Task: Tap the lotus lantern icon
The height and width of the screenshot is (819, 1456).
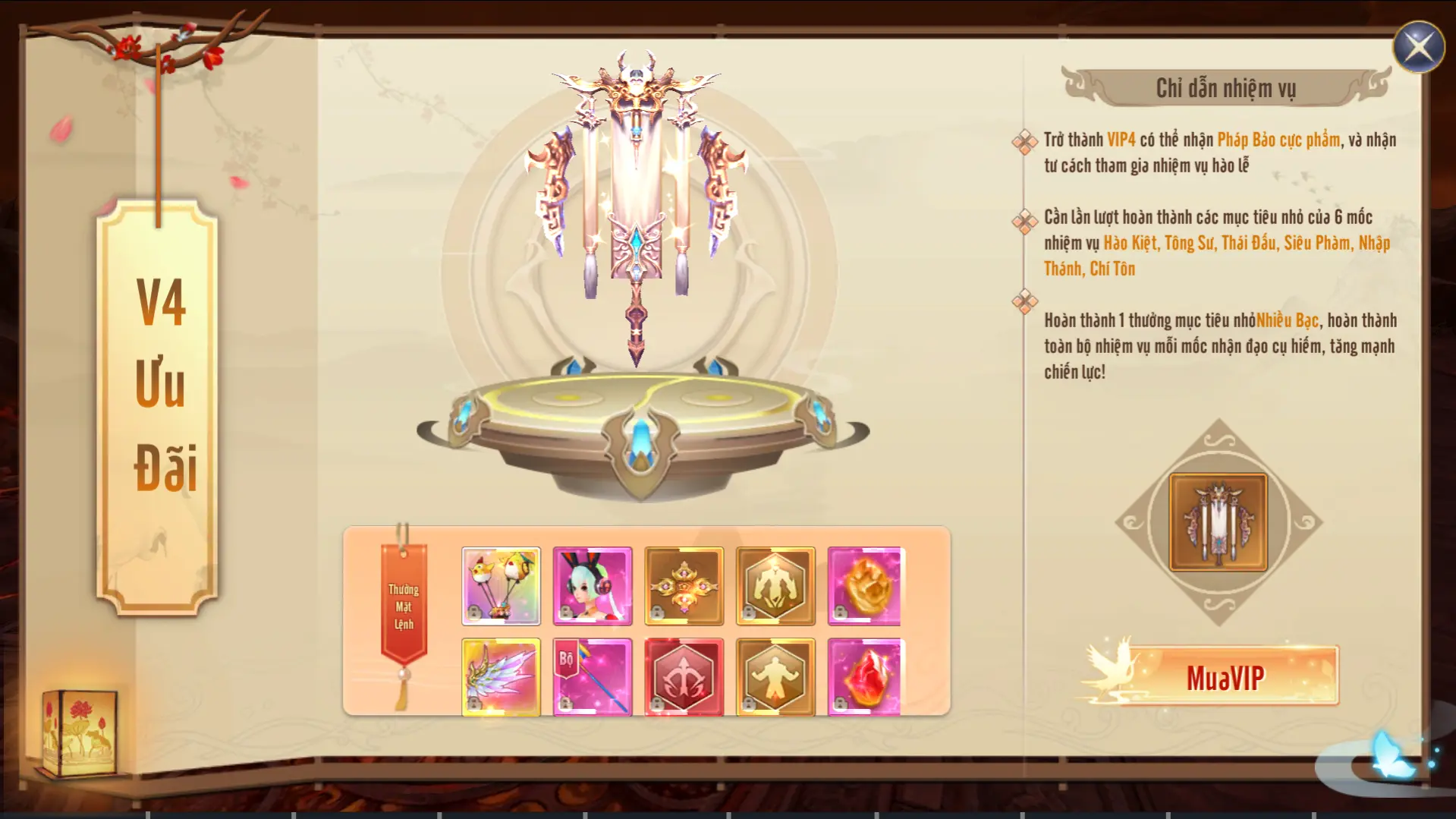Action: (x=80, y=732)
